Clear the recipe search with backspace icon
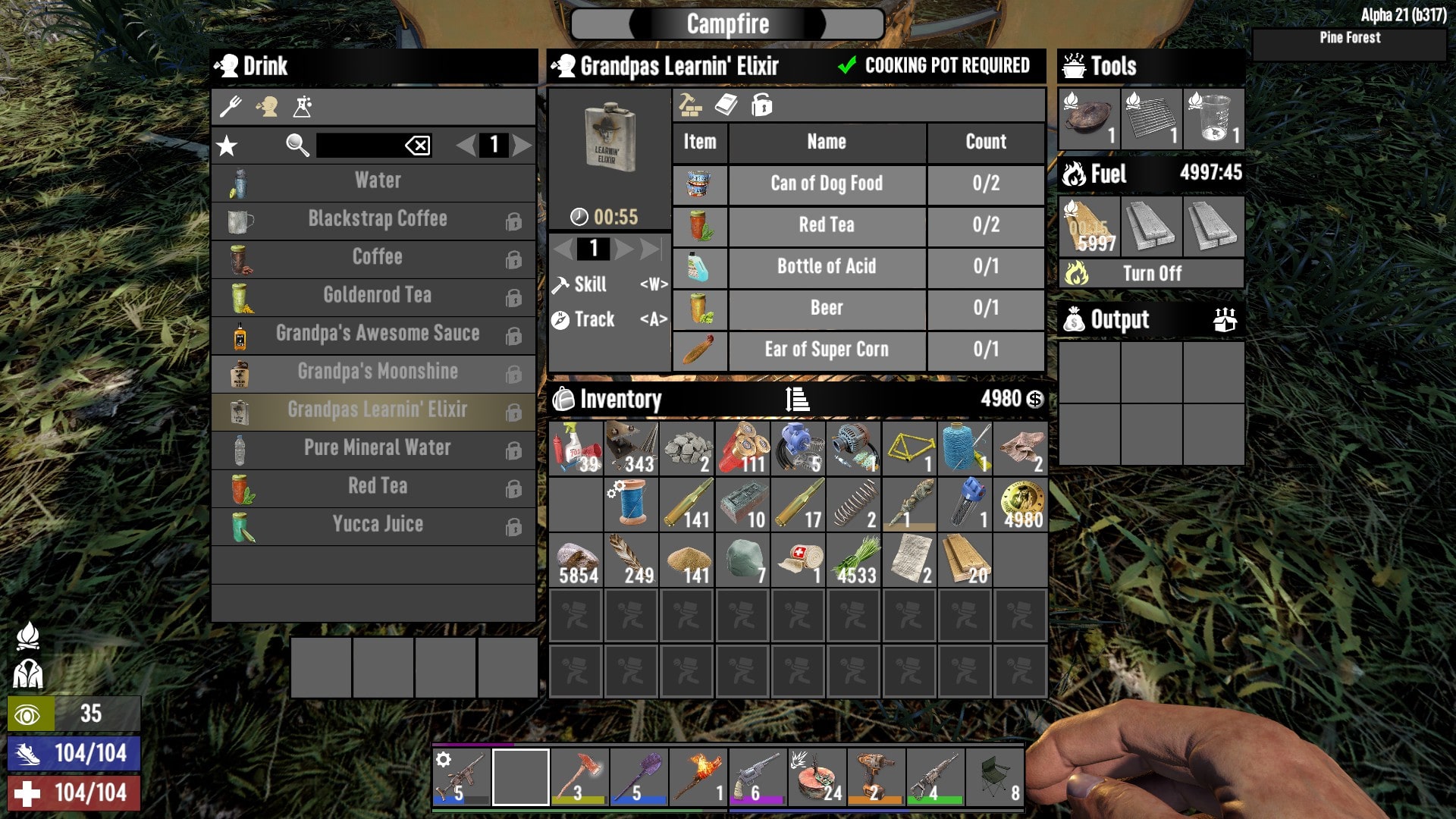The image size is (1456, 819). click(x=417, y=146)
